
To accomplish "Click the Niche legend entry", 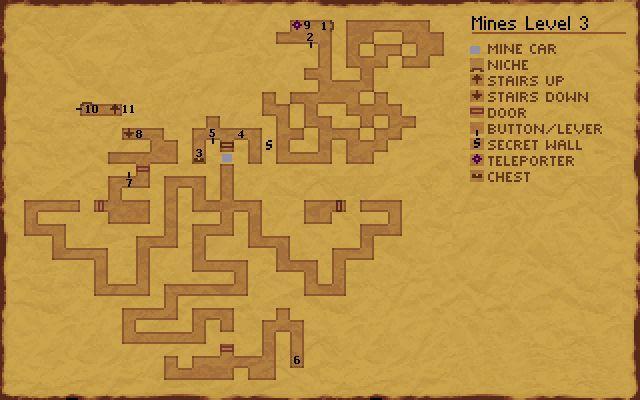I will tap(508, 65).
